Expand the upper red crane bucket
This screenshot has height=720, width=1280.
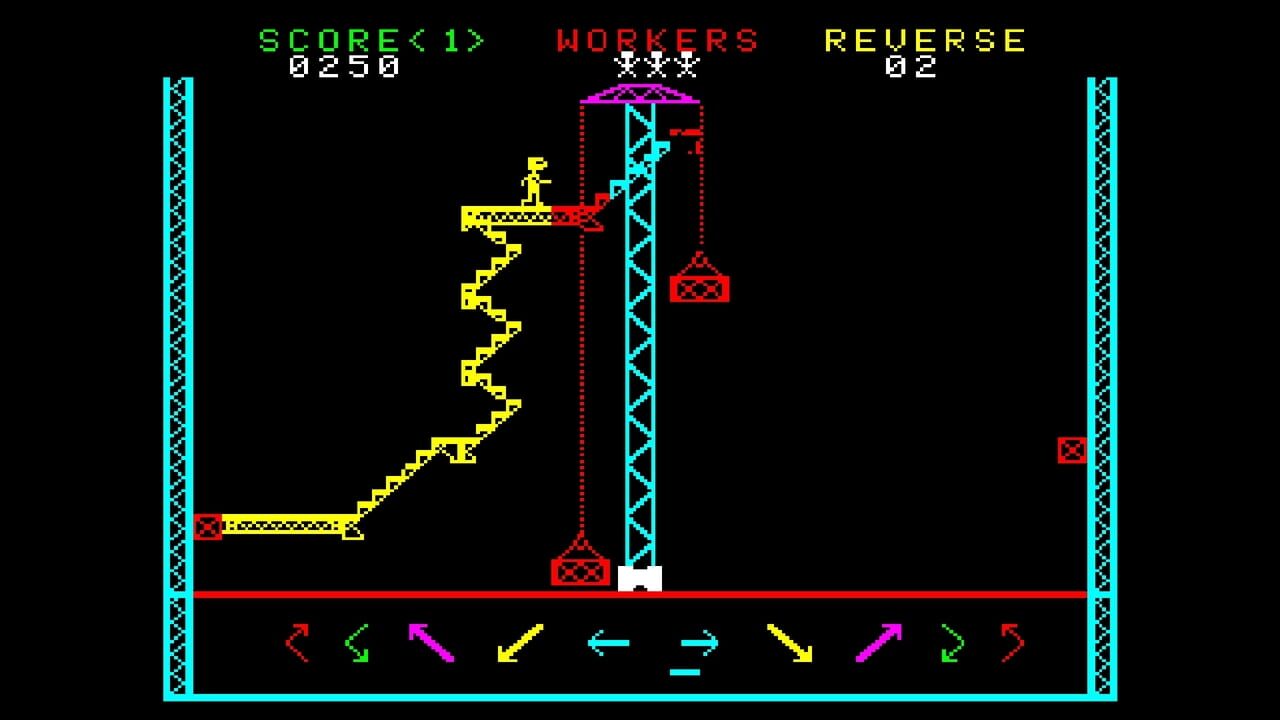pyautogui.click(x=698, y=289)
